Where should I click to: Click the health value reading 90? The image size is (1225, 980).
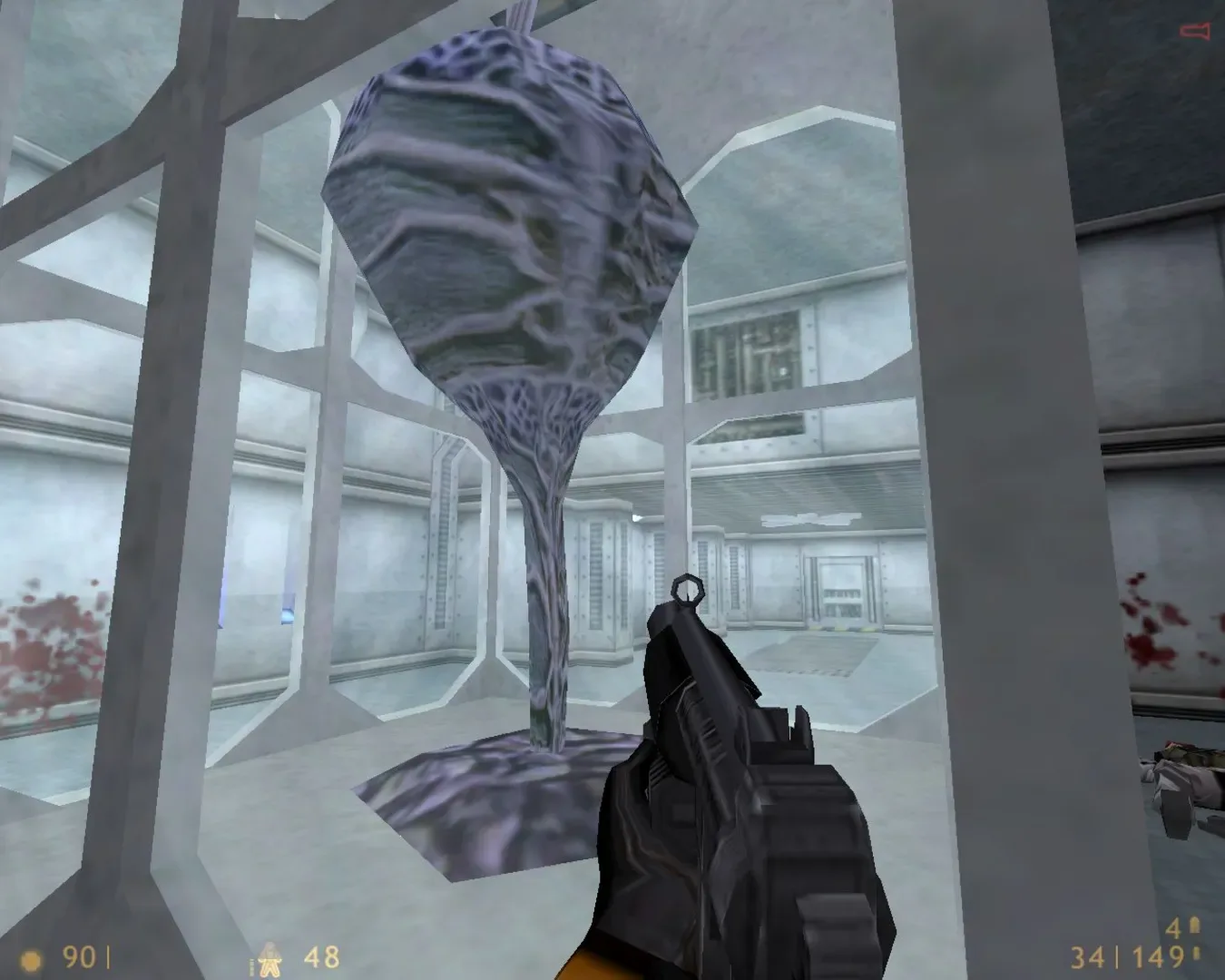point(77,957)
